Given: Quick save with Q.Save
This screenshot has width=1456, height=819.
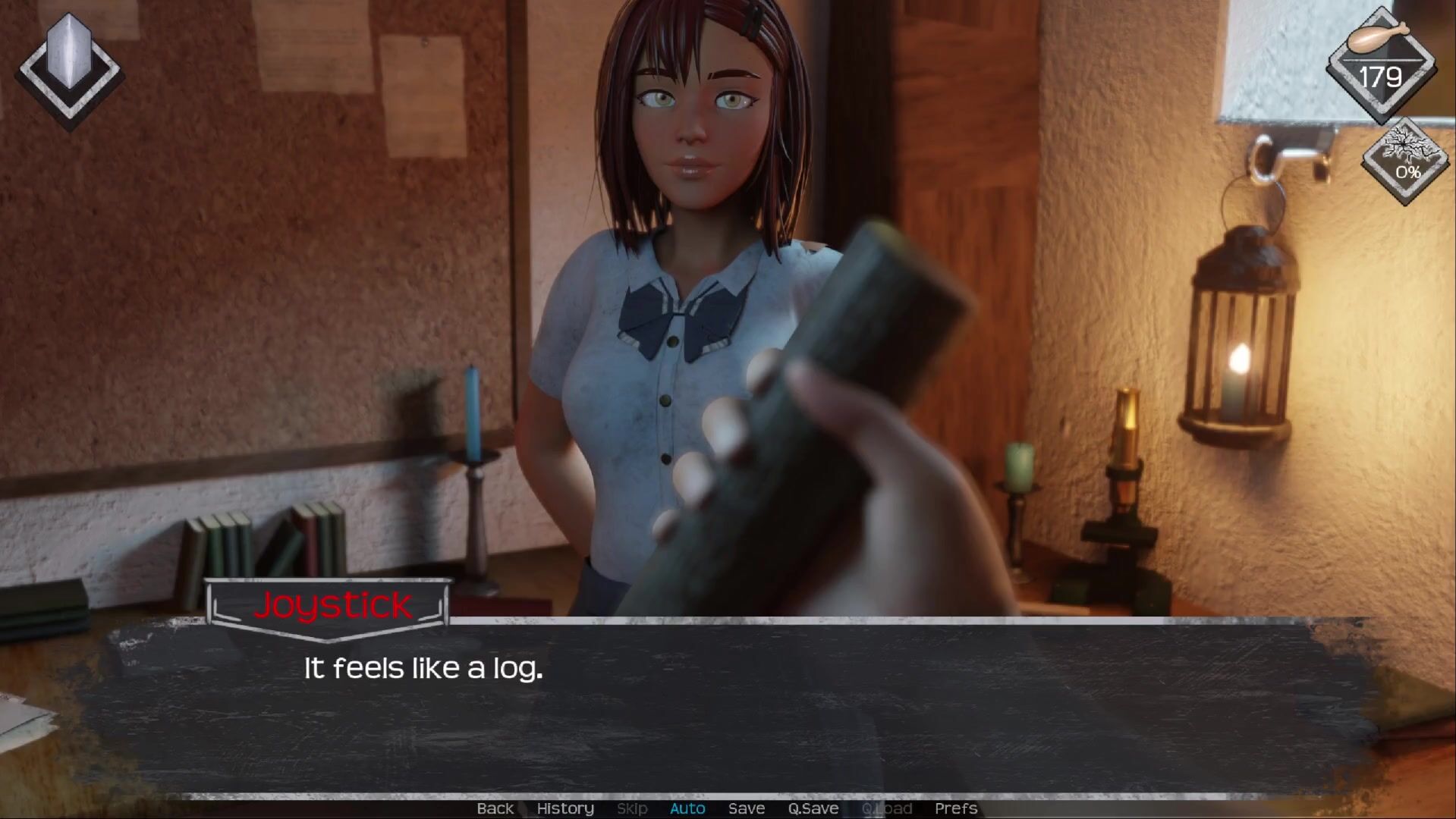Looking at the screenshot, I should [813, 808].
